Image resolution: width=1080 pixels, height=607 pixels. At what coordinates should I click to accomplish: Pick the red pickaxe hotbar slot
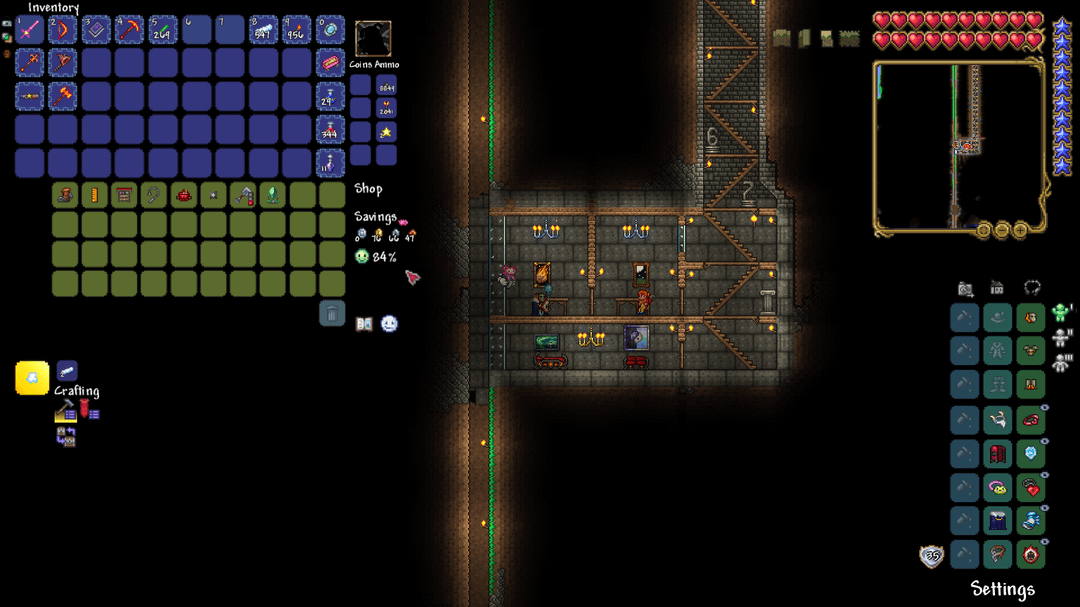130,30
